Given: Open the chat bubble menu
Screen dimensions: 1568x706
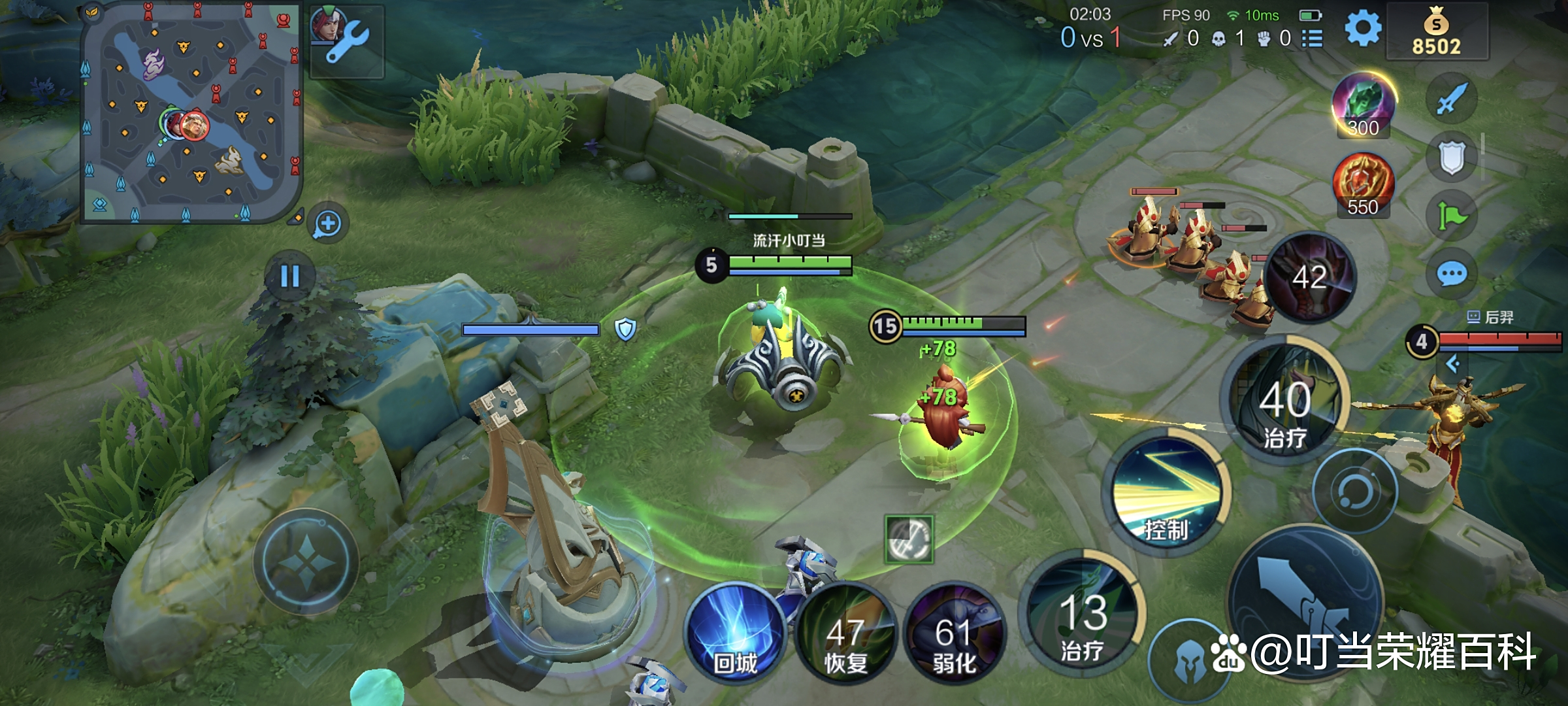Looking at the screenshot, I should point(1451,274).
